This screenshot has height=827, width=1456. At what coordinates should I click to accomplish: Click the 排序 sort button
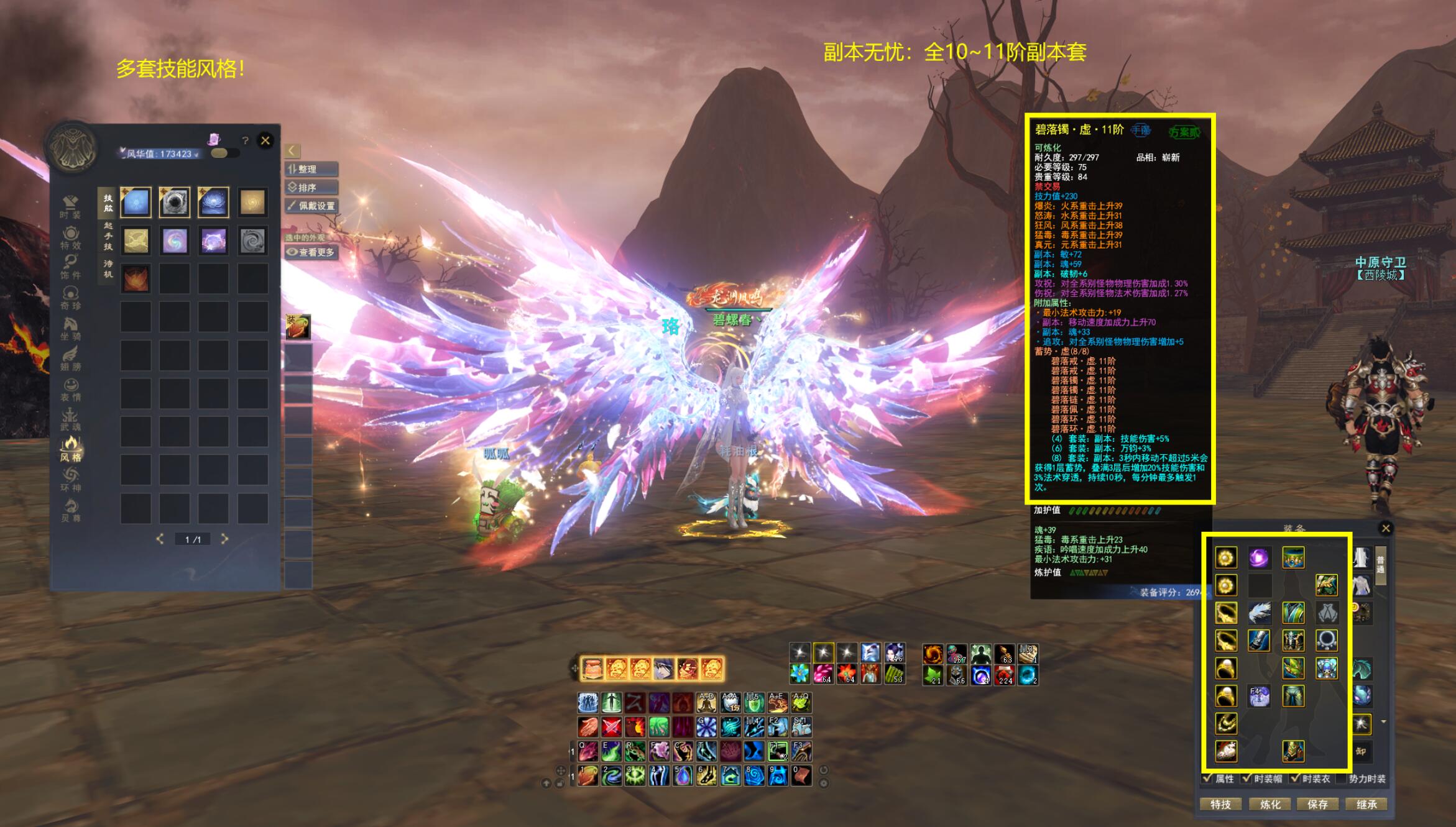(x=312, y=187)
